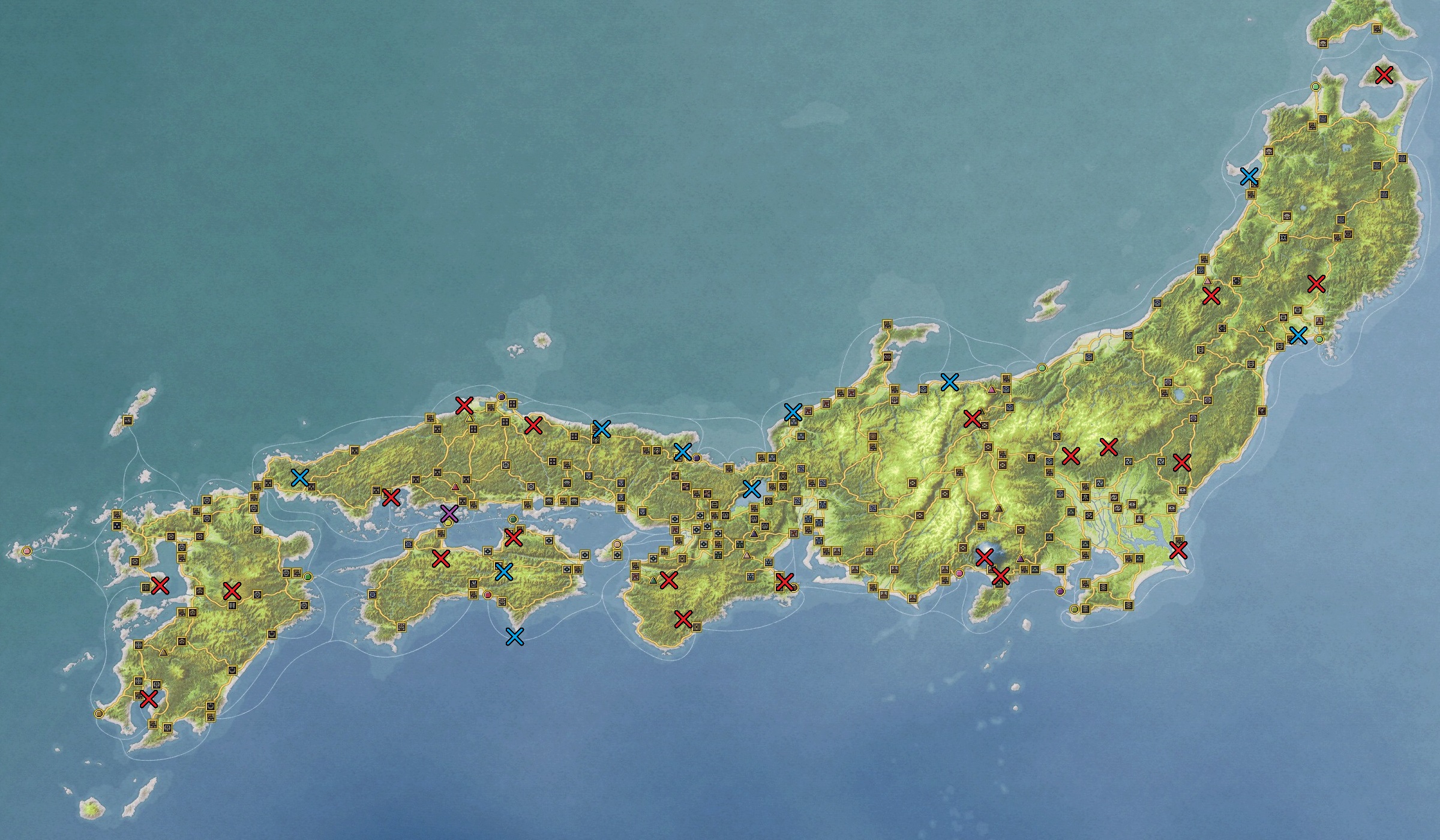Image resolution: width=1440 pixels, height=840 pixels.
Task: Click the red X marker beside Mount Fuji's lake
Action: (x=985, y=557)
